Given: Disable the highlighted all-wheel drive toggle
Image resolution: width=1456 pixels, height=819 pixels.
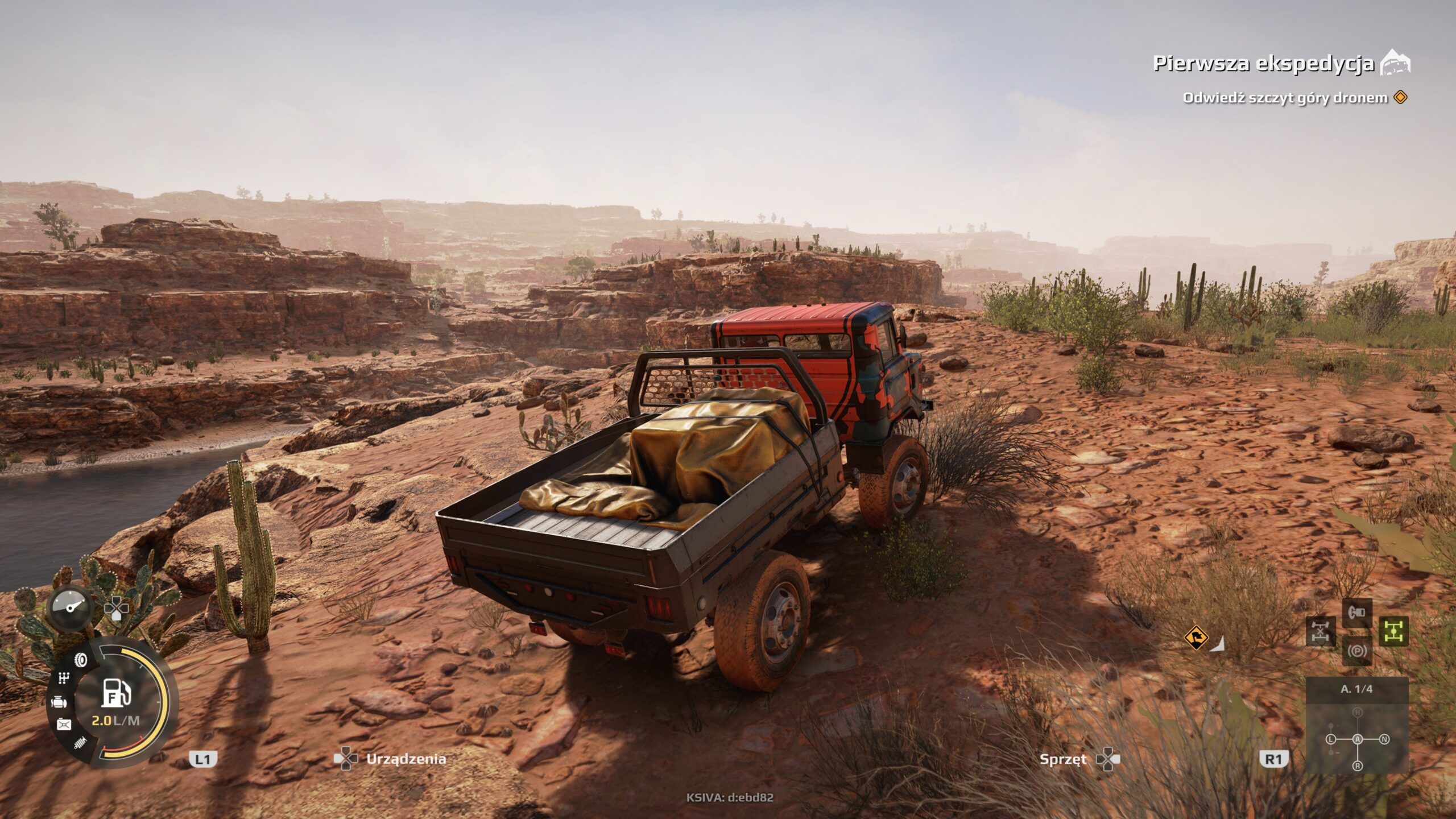Looking at the screenshot, I should click(x=1392, y=631).
